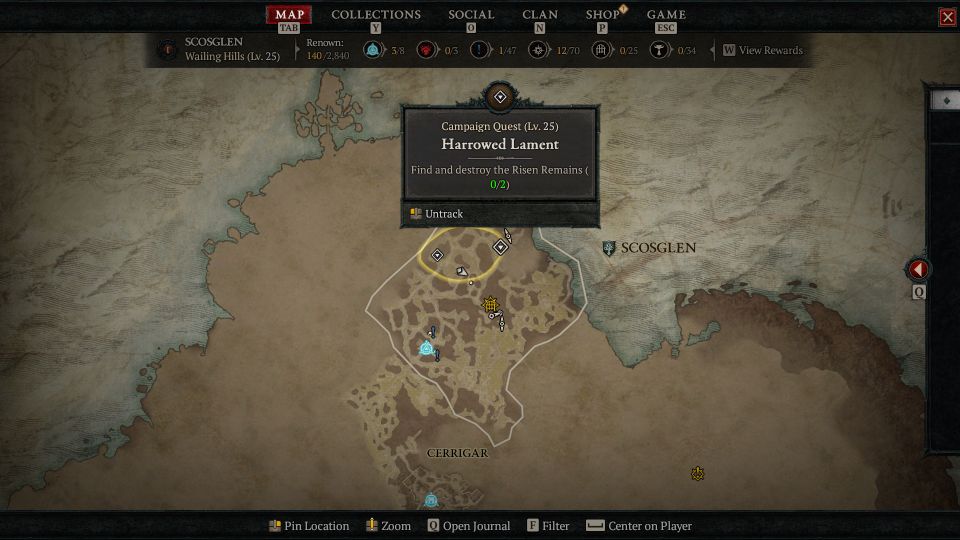
Task: Click the gold dungeon gate marker
Action: (x=490, y=305)
